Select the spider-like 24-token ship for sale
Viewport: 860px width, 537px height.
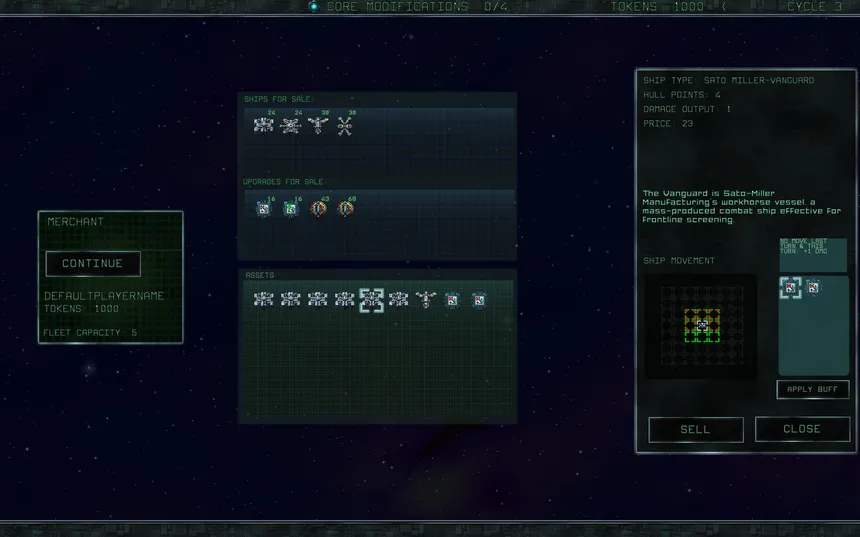tap(291, 126)
